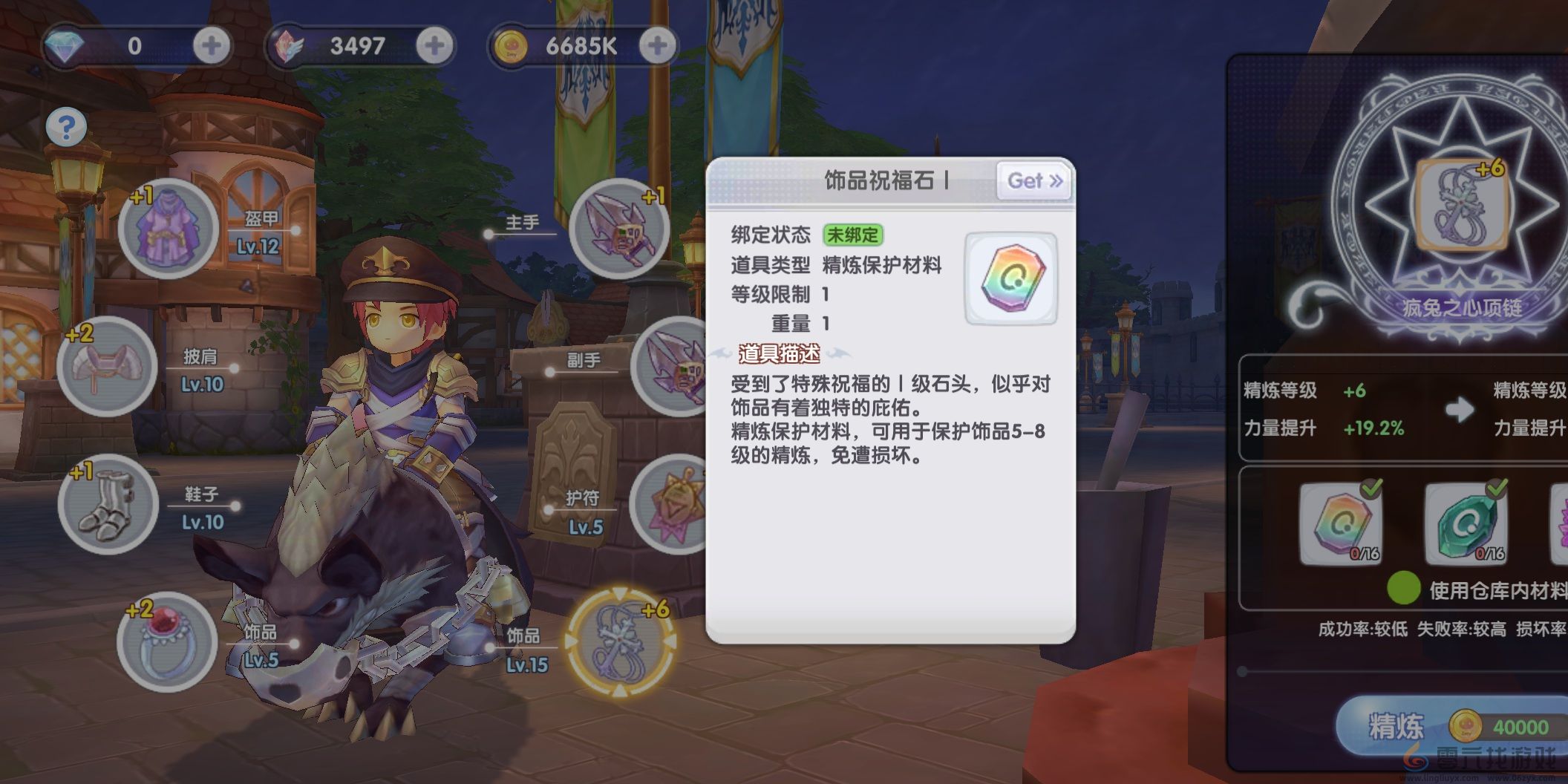Click the zeny coin plus icon

point(656,45)
